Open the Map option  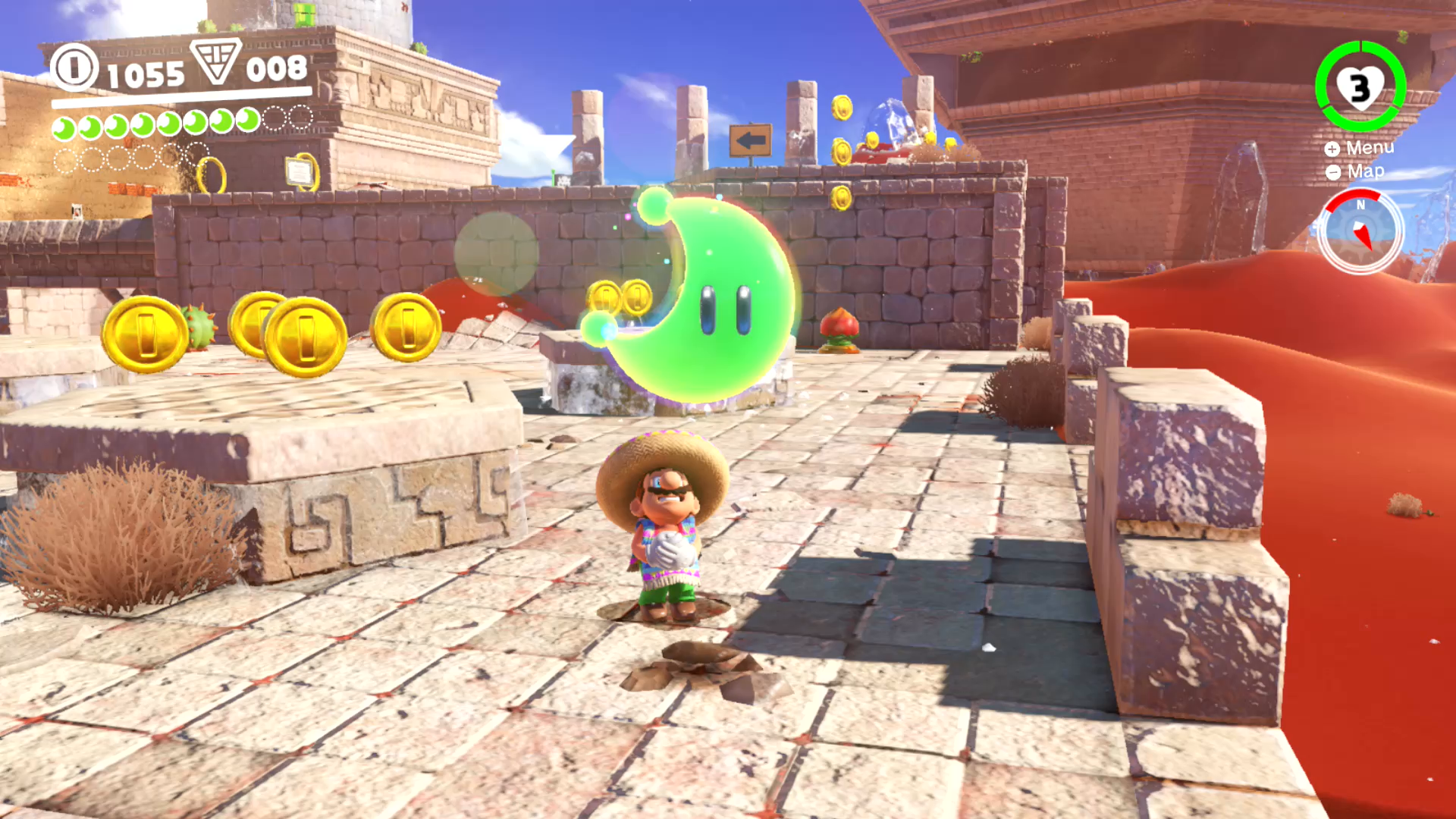tap(1356, 172)
